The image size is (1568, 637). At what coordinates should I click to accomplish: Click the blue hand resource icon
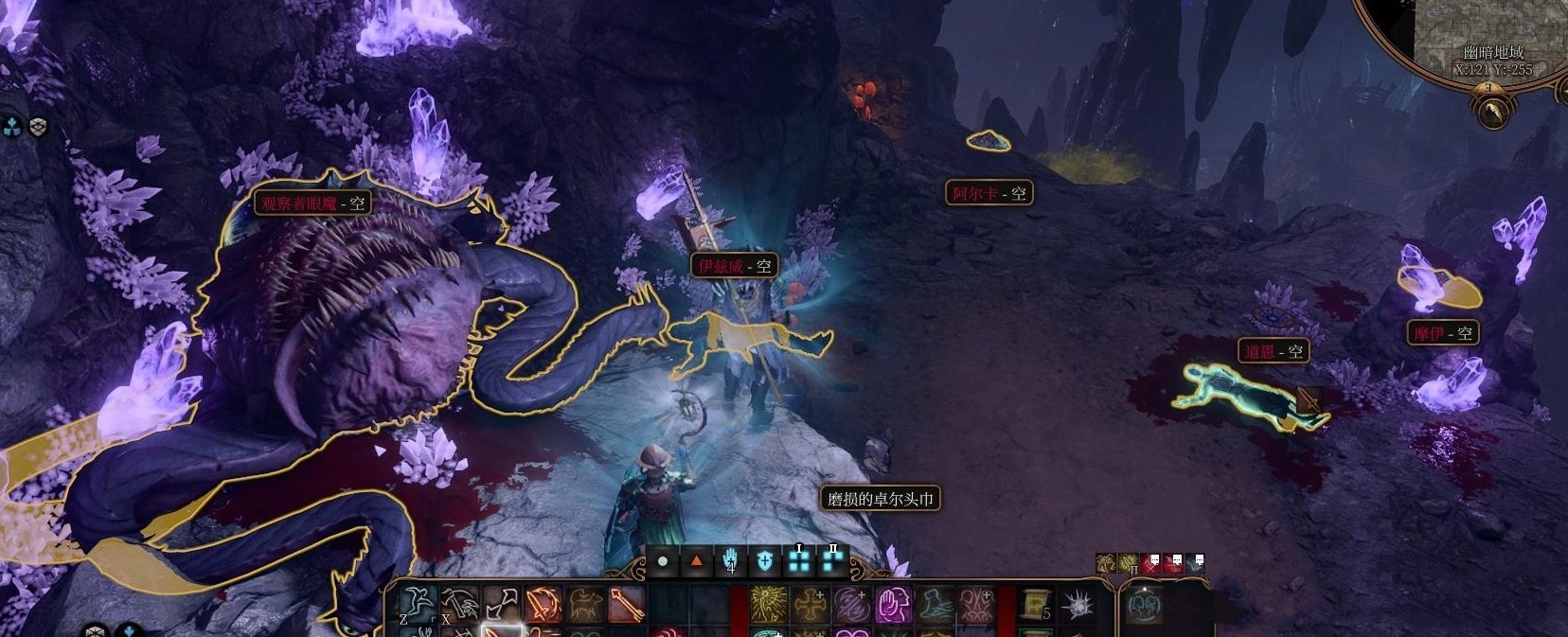click(730, 561)
